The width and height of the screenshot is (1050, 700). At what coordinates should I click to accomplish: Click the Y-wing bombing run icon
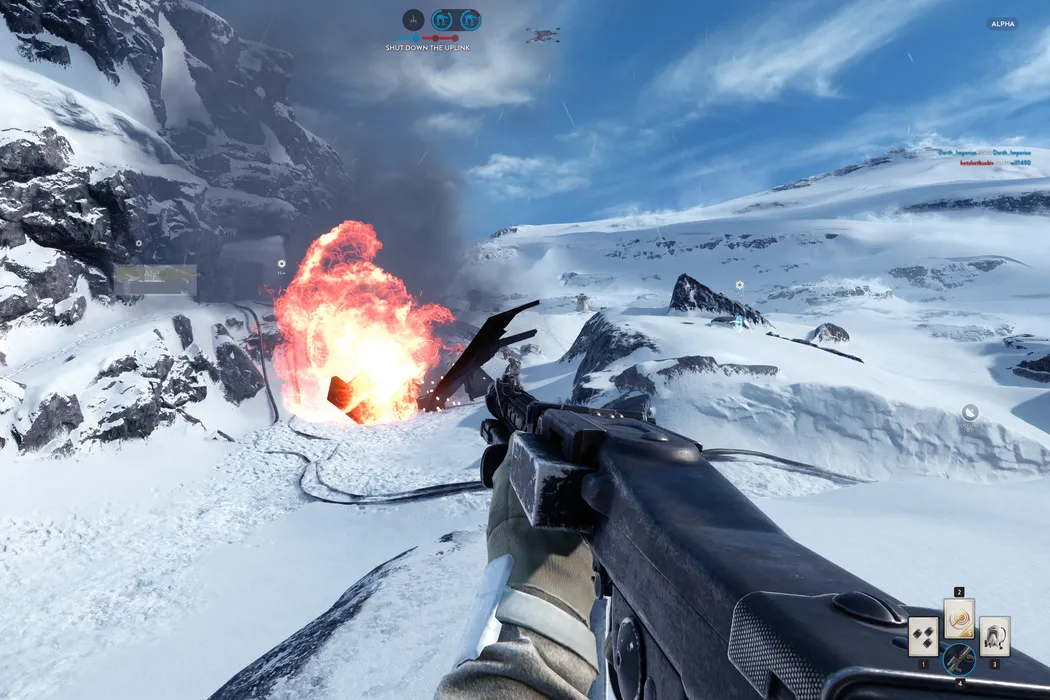click(x=413, y=20)
